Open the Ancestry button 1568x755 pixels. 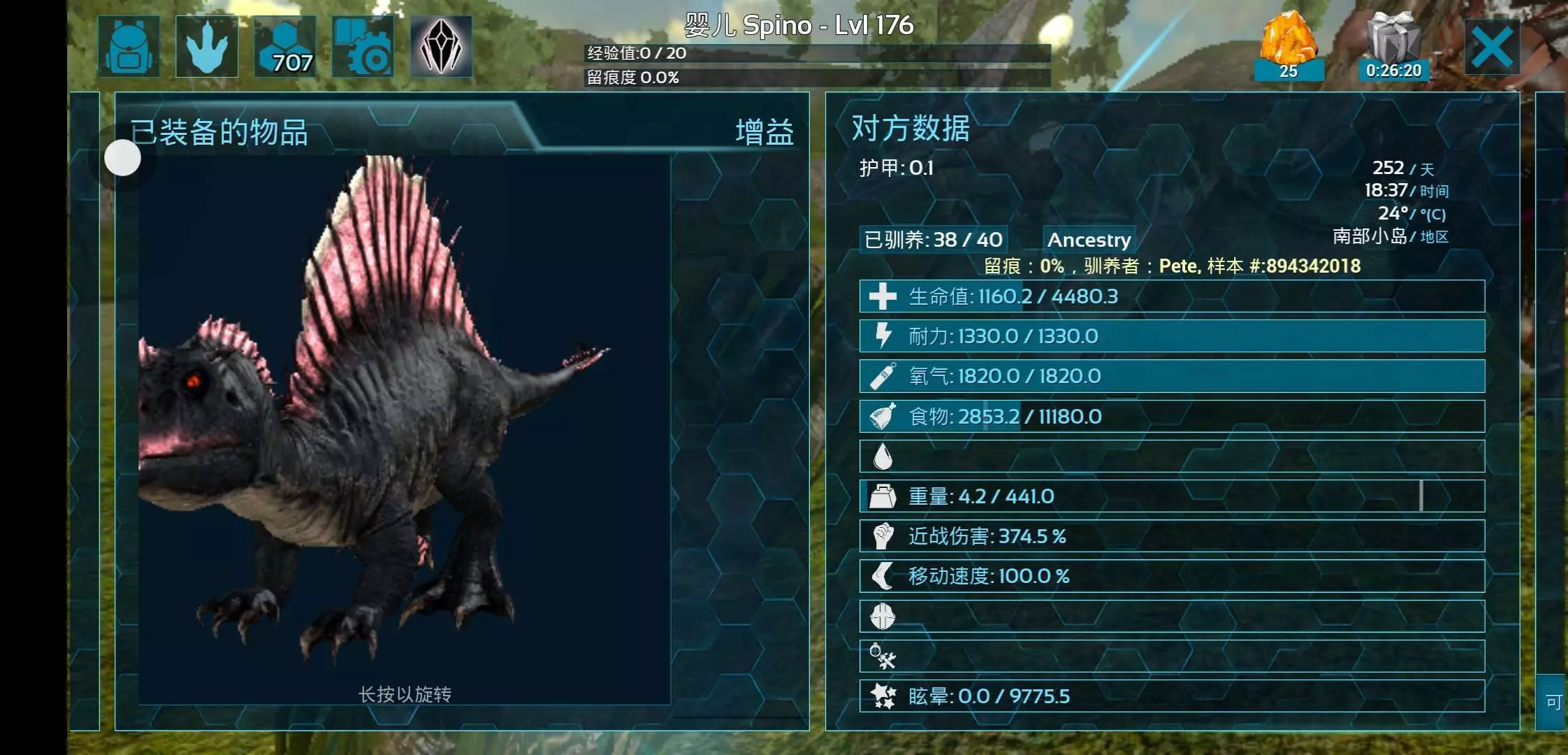coord(1089,240)
